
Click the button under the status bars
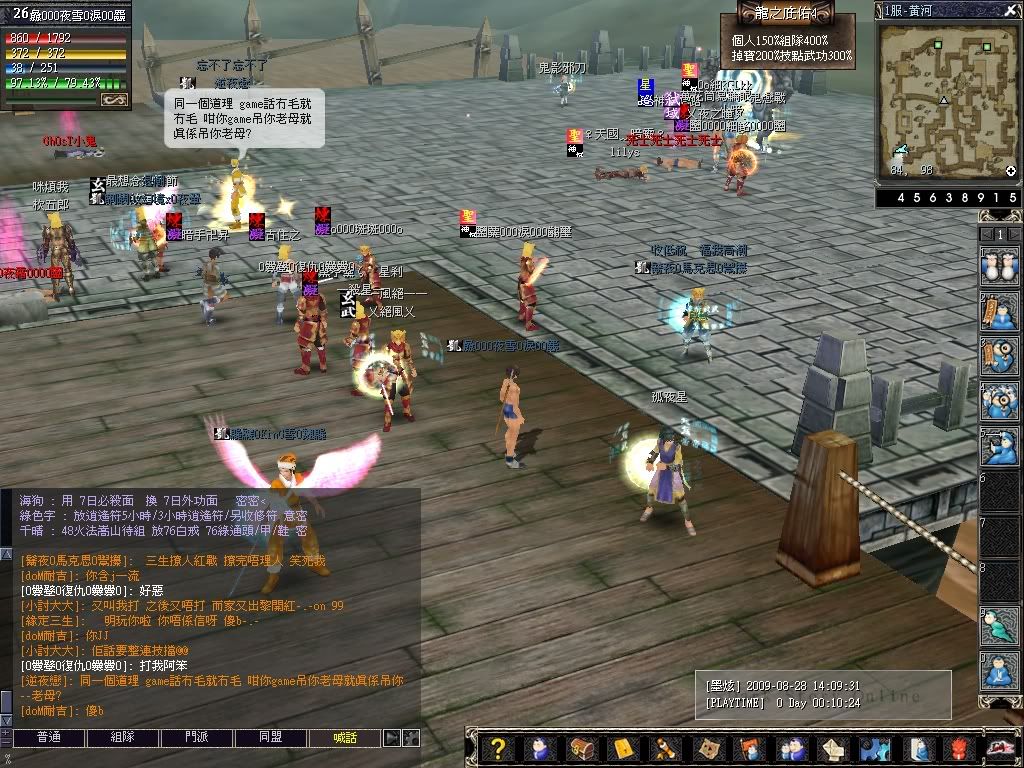coord(114,99)
